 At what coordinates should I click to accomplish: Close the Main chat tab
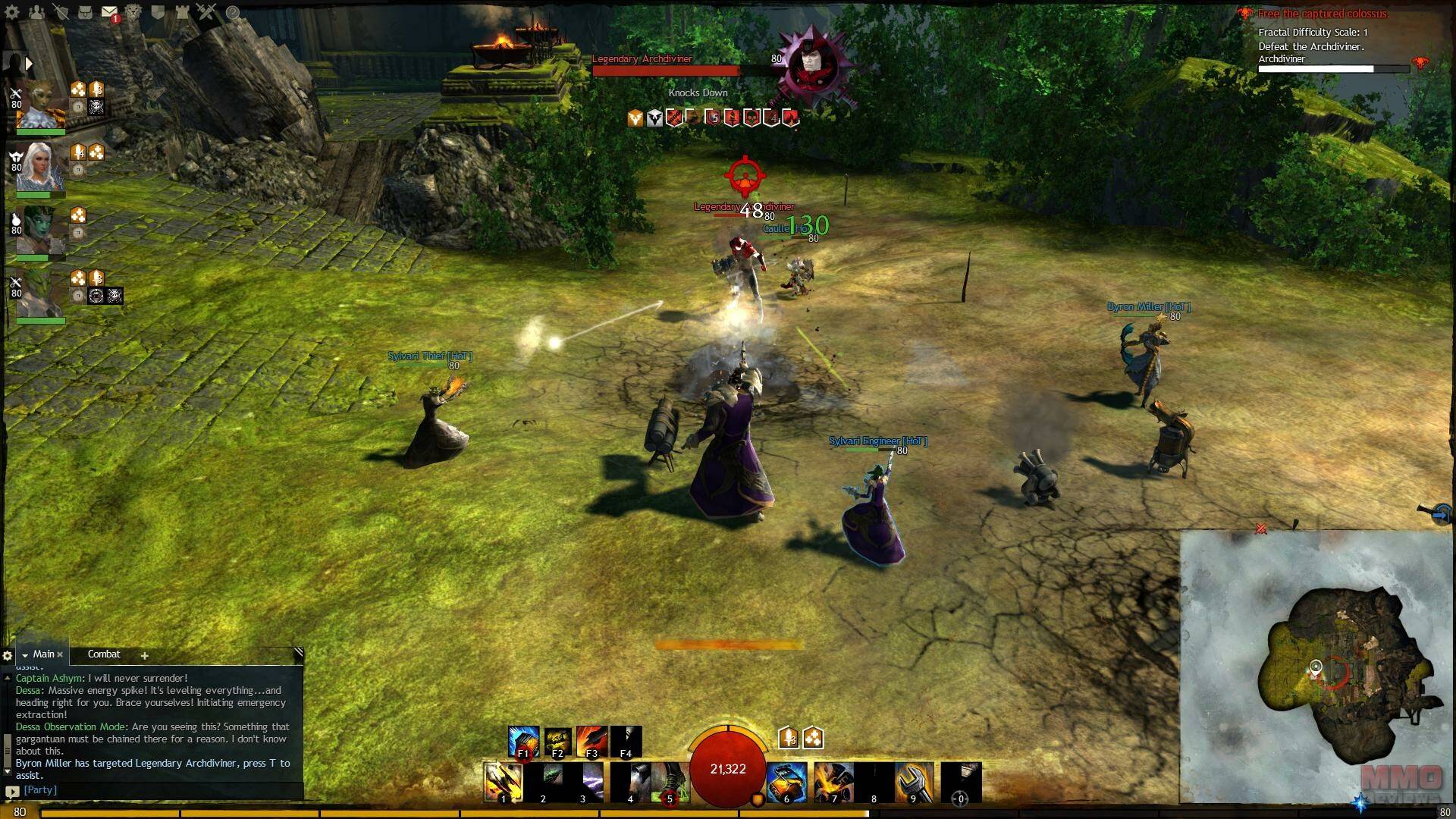click(60, 654)
